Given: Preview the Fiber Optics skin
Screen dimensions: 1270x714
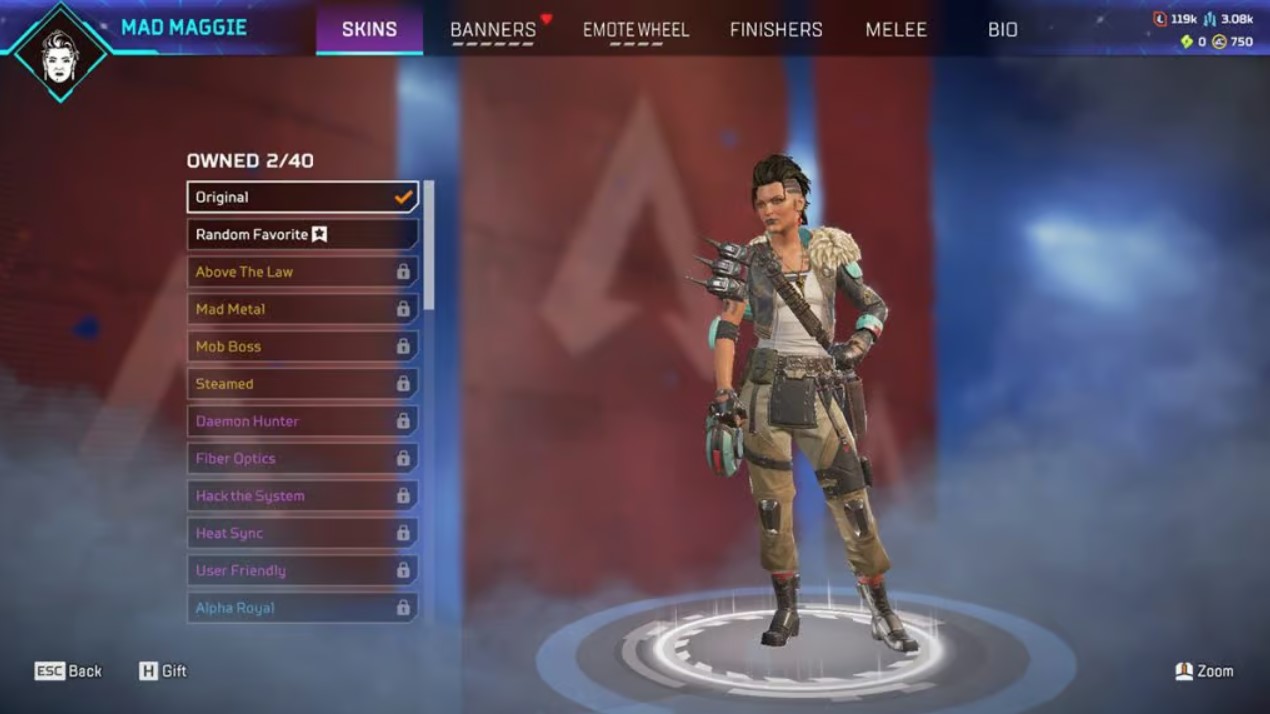Looking at the screenshot, I should pyautogui.click(x=302, y=458).
